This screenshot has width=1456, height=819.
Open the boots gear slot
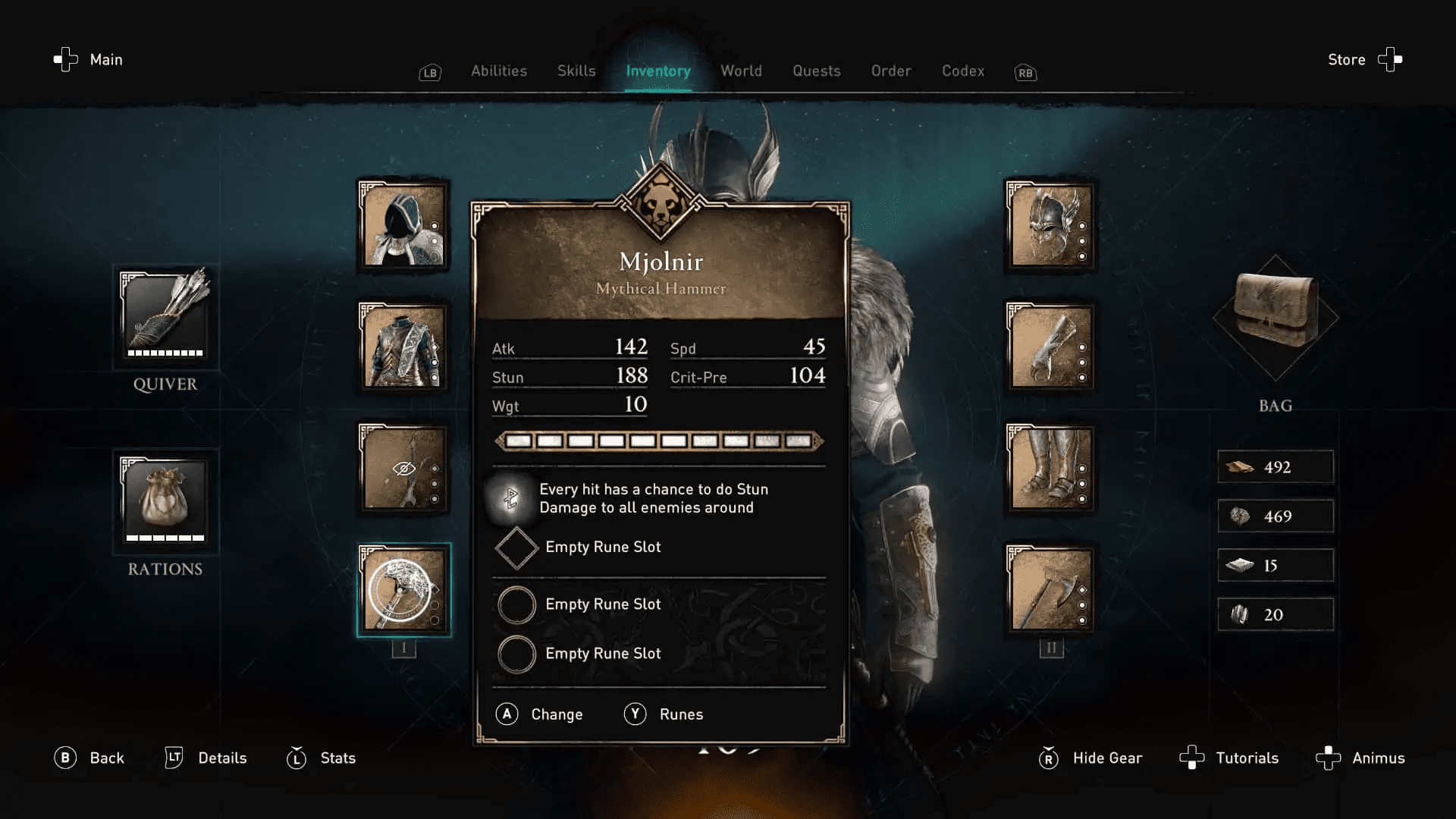pos(1050,468)
